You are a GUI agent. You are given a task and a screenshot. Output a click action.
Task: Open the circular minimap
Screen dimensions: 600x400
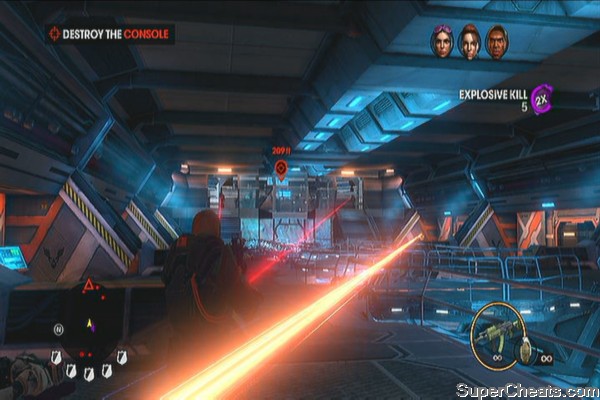[x=88, y=322]
